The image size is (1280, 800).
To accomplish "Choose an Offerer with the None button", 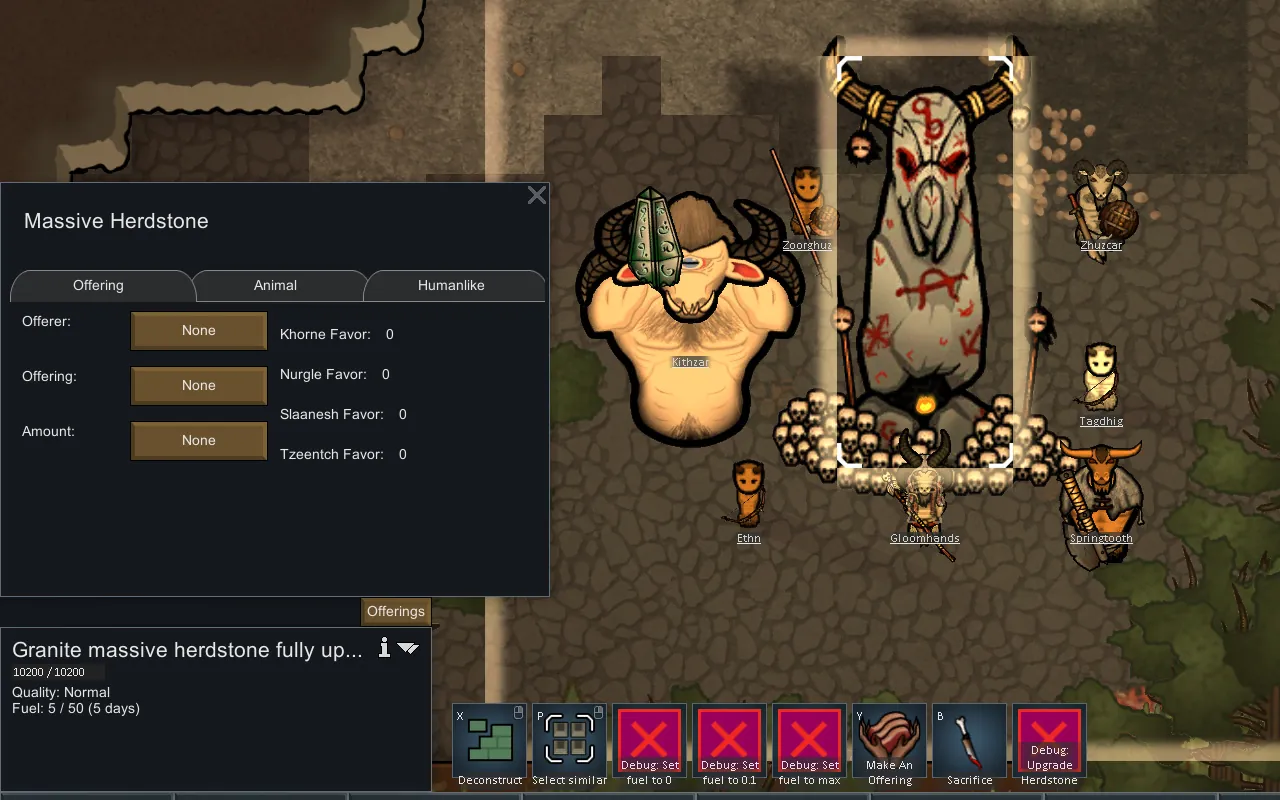I will 199,331.
